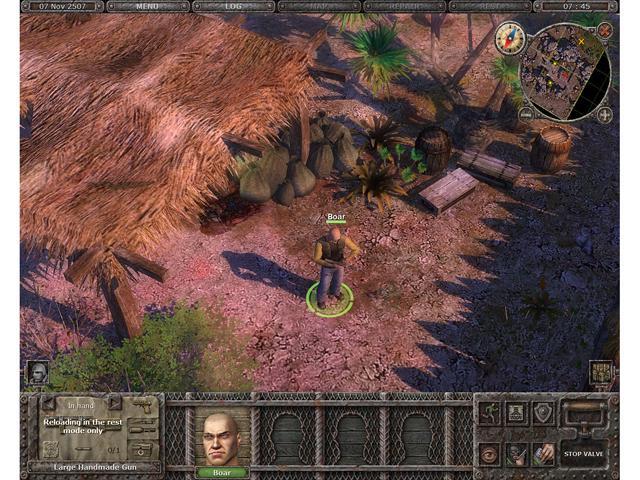Click the helmet icon above weapon panel

36,373
